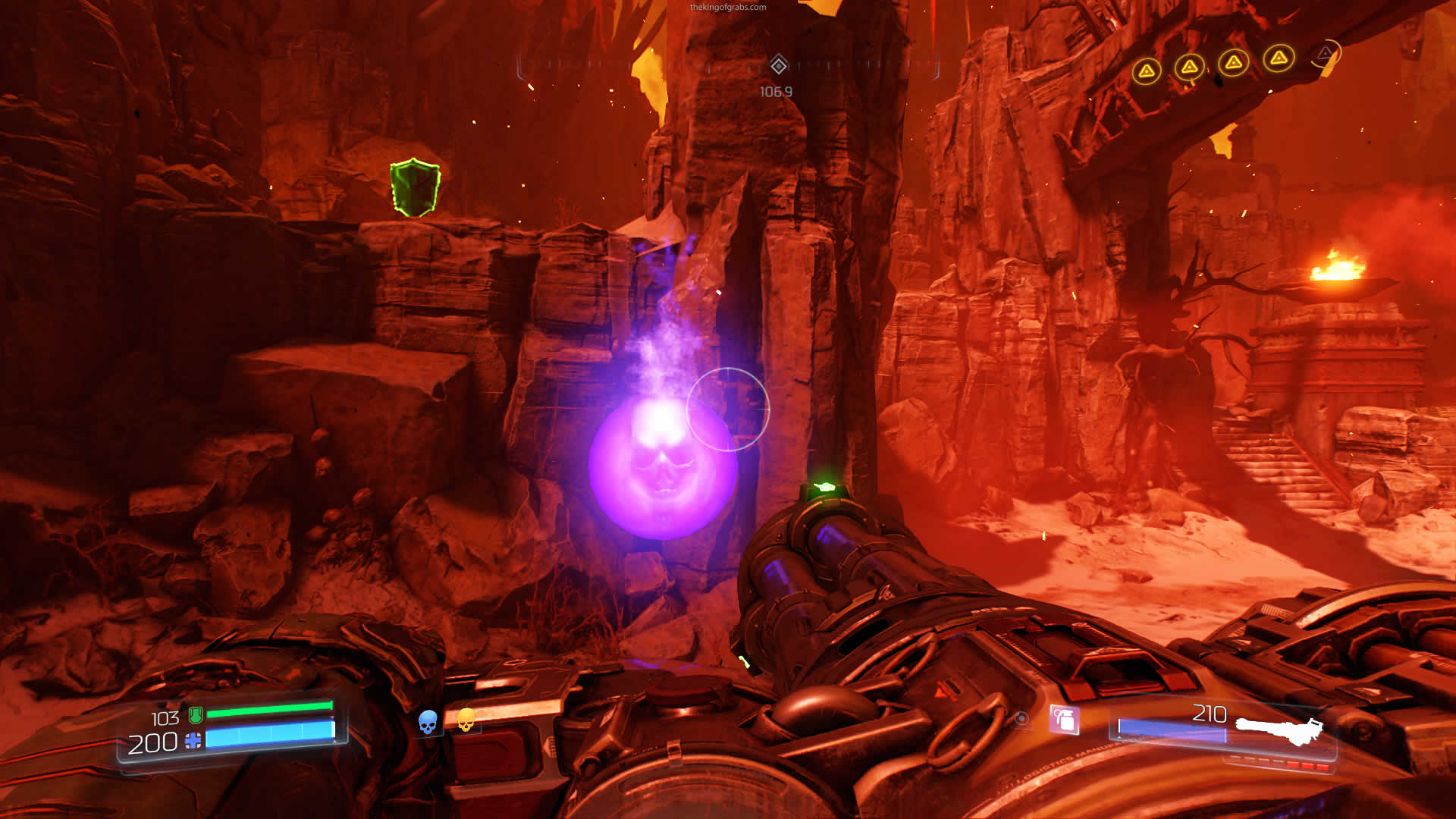This screenshot has height=819, width=1456.
Task: Select the pink frag grenade icon
Action: [1064, 719]
